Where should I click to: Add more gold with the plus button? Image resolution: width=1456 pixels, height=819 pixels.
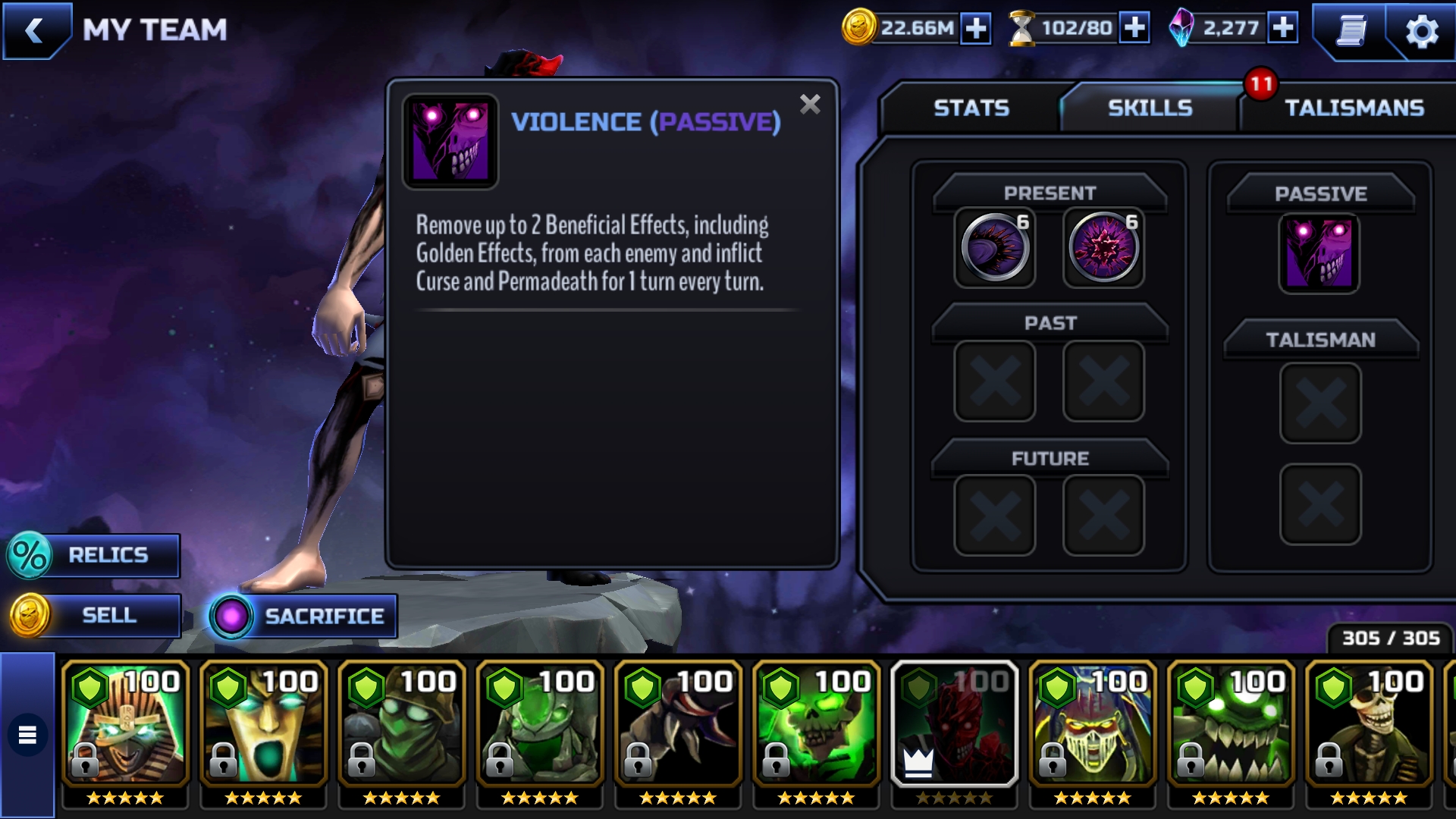976,29
